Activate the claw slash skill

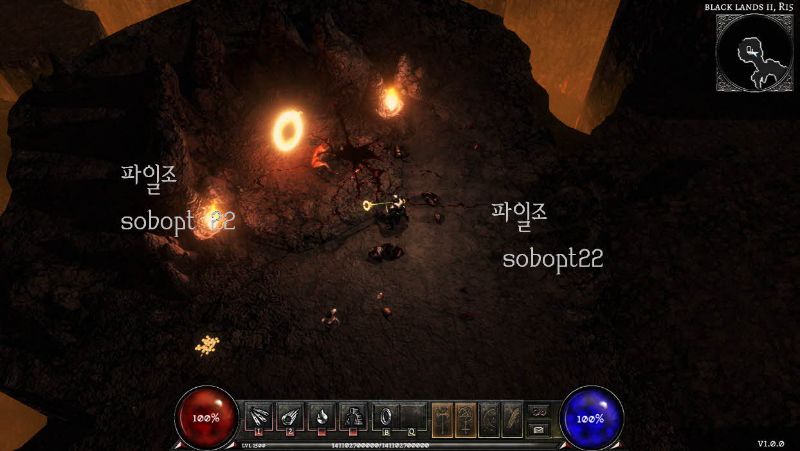coord(257,416)
